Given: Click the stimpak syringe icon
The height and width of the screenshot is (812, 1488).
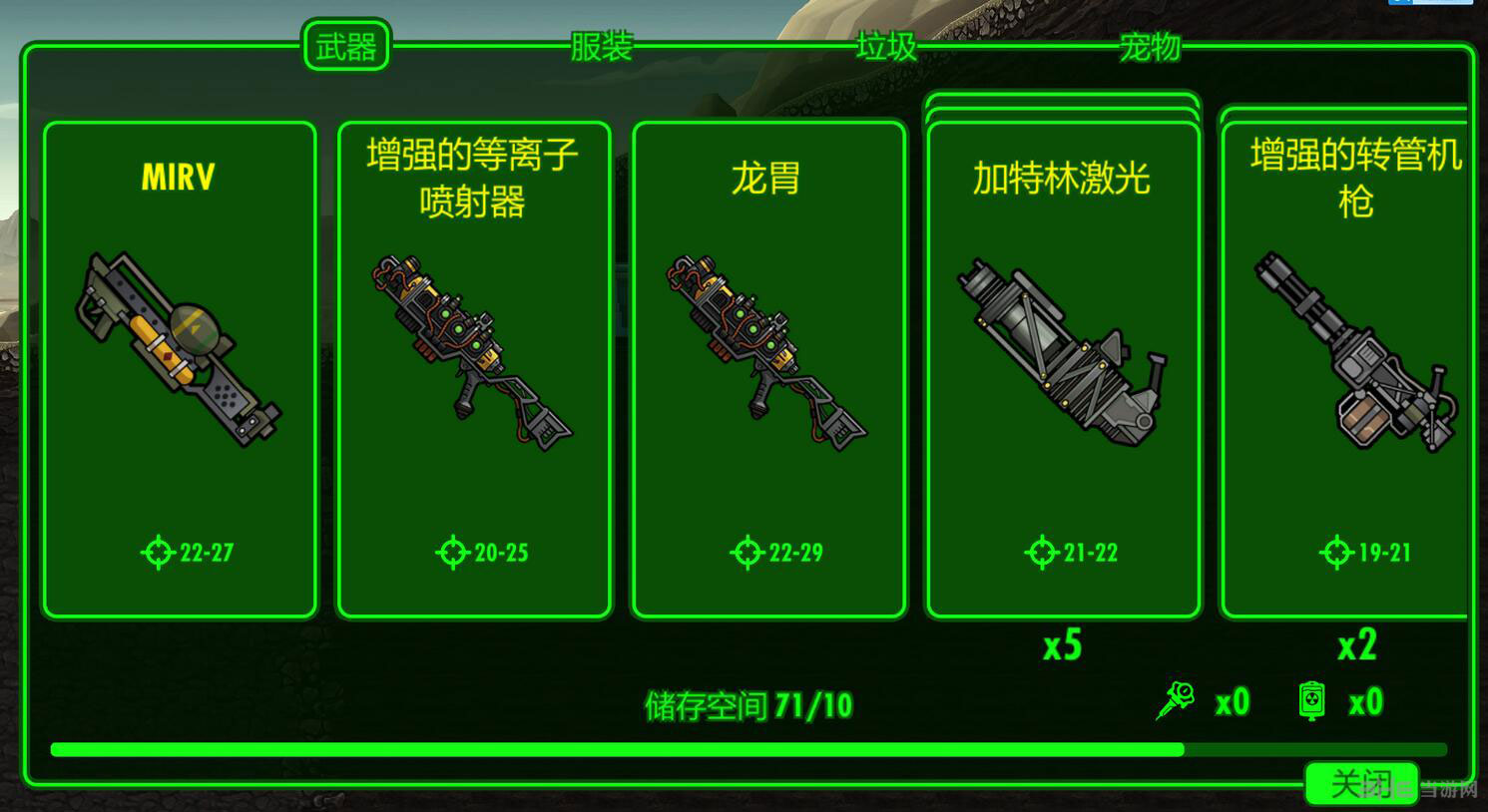Looking at the screenshot, I should (x=1176, y=699).
